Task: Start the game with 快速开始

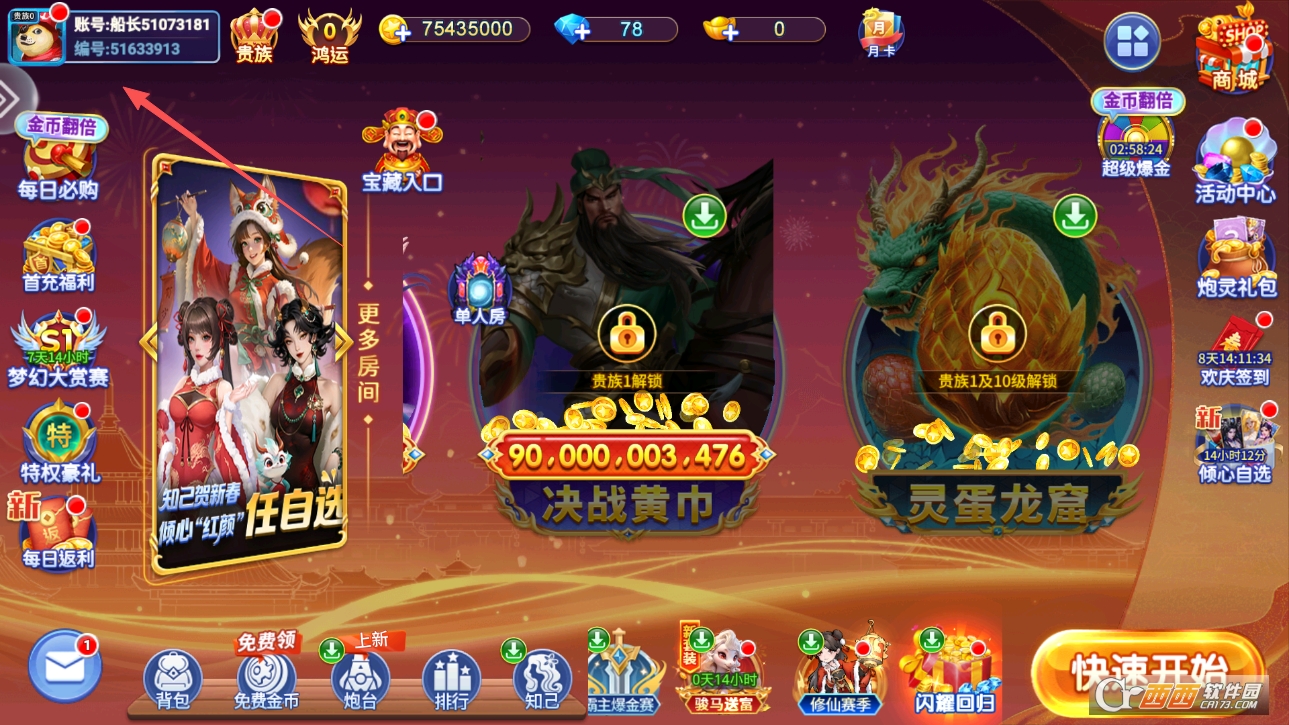Action: (1147, 670)
